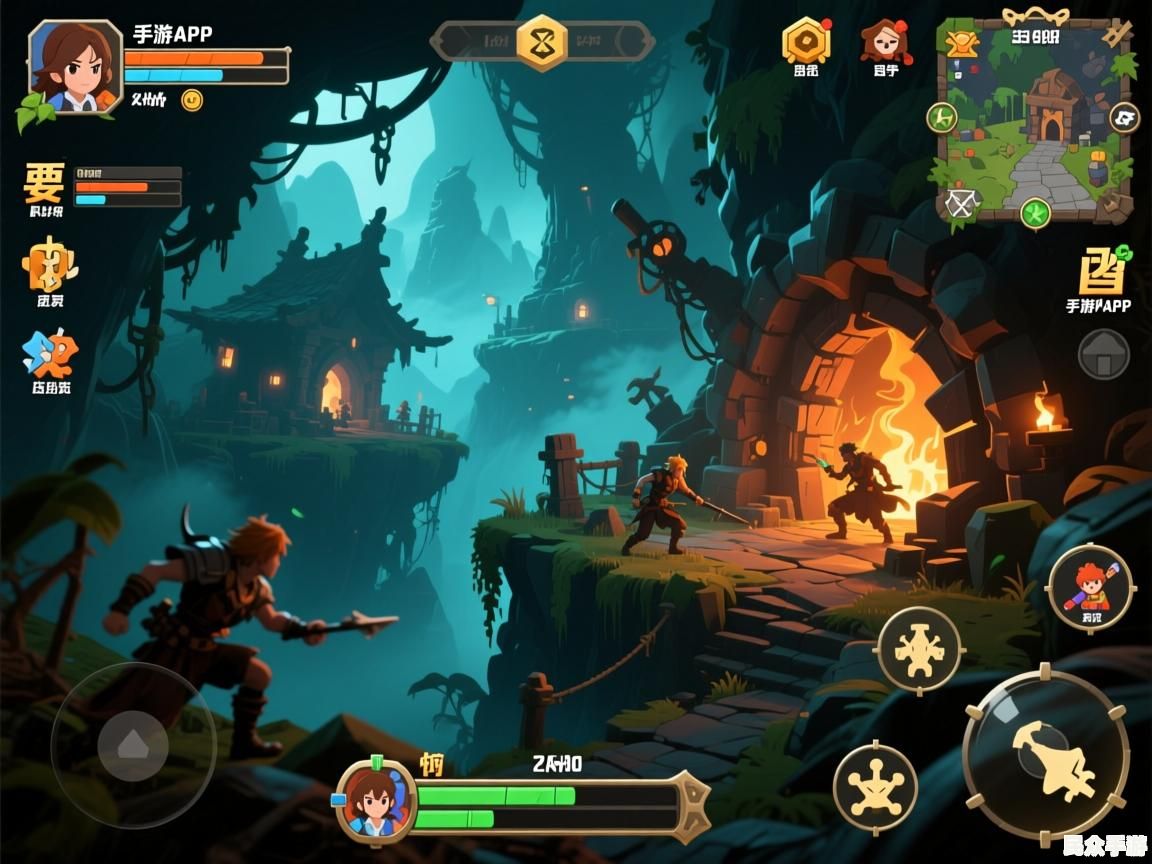Open the gold hexagon icon with red dot

pyautogui.click(x=806, y=41)
